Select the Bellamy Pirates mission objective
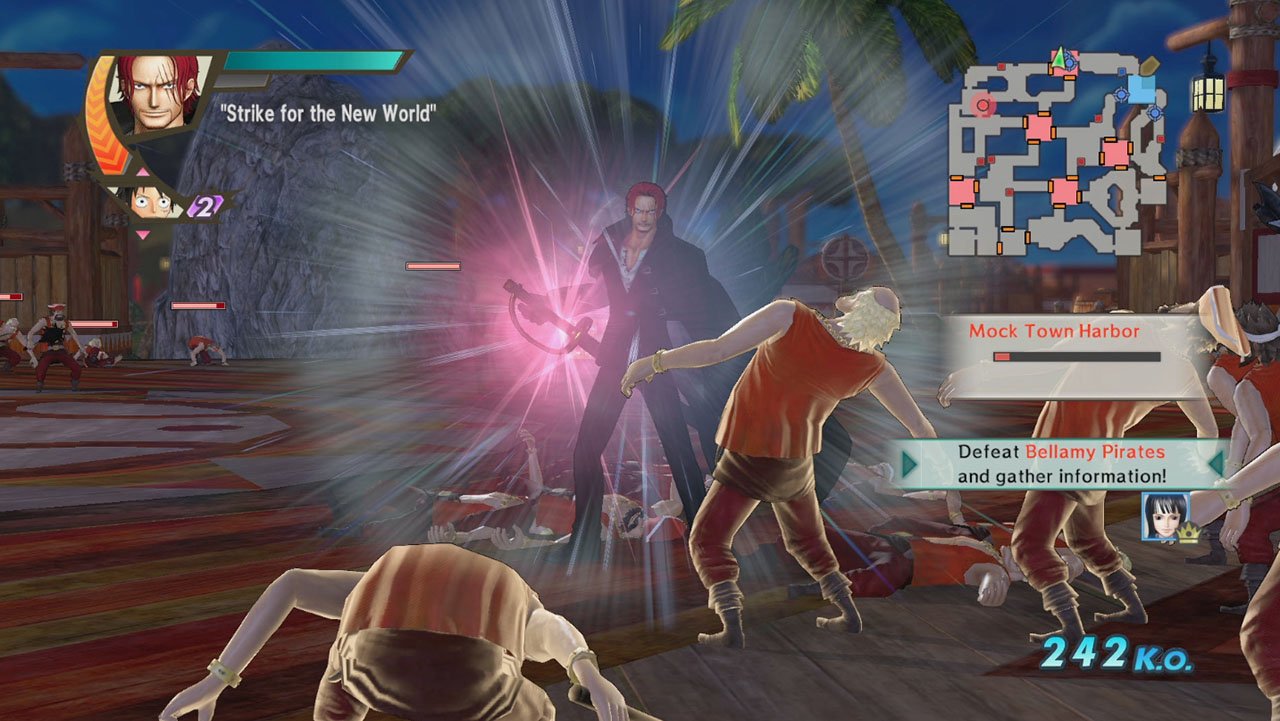Viewport: 1280px width, 721px height. tap(1061, 464)
